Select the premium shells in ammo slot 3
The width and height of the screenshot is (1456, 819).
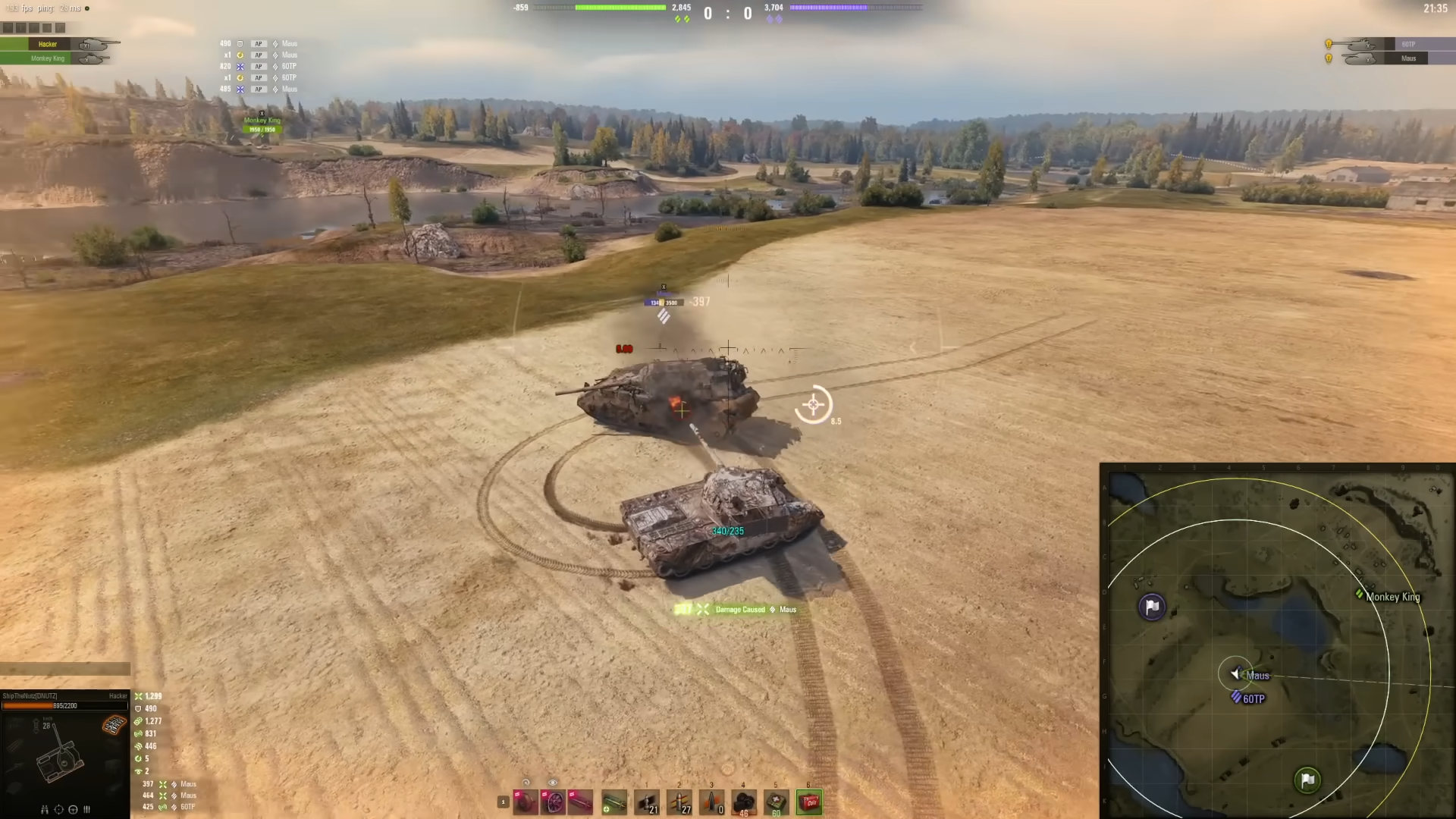click(x=711, y=802)
